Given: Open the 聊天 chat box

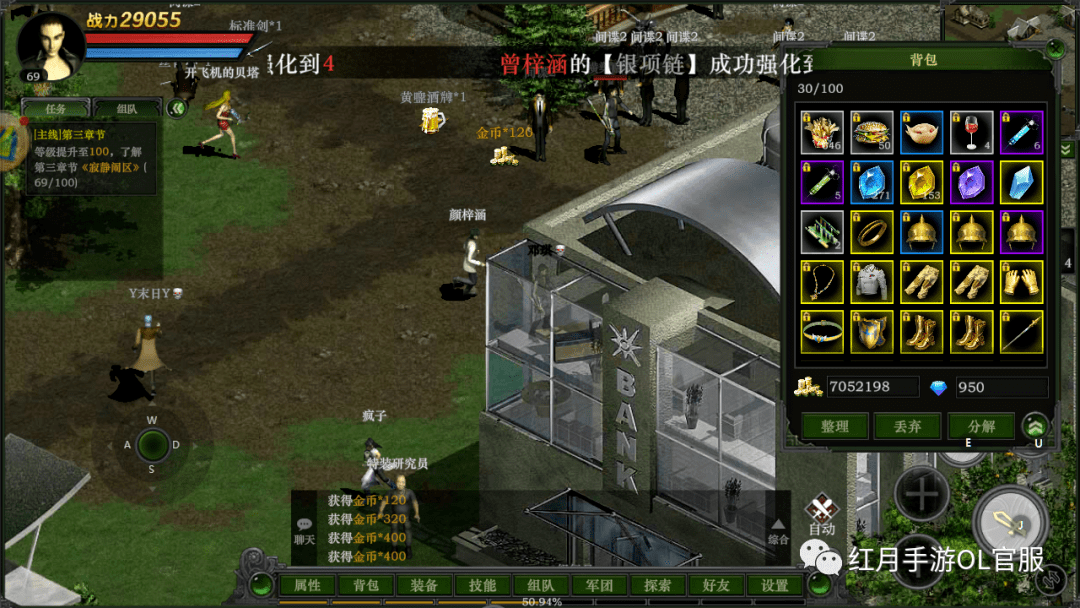Looking at the screenshot, I should pos(304,530).
